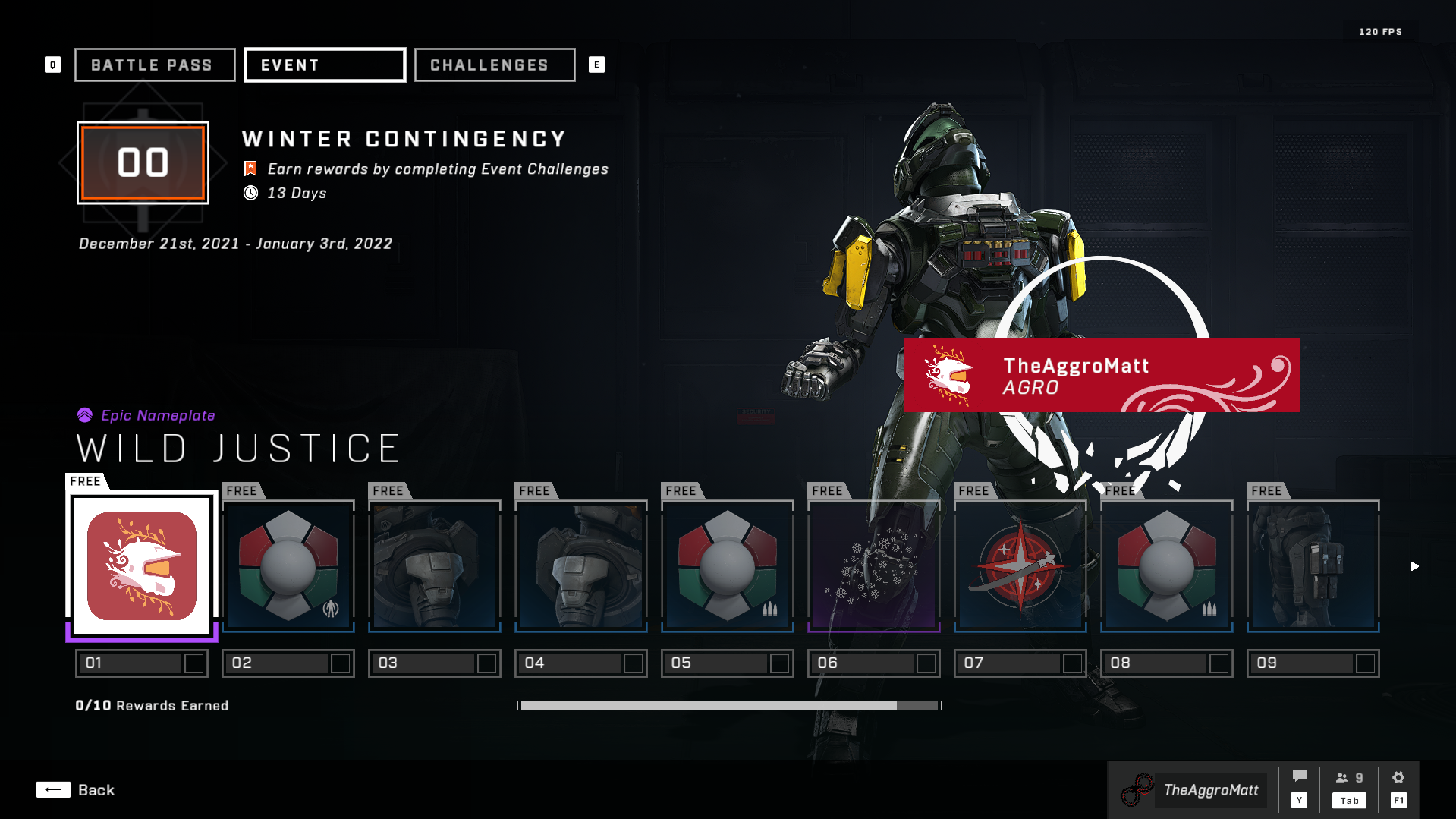Image resolution: width=1456 pixels, height=819 pixels.
Task: Open the player roster icon showing 9 players
Action: click(x=1349, y=777)
